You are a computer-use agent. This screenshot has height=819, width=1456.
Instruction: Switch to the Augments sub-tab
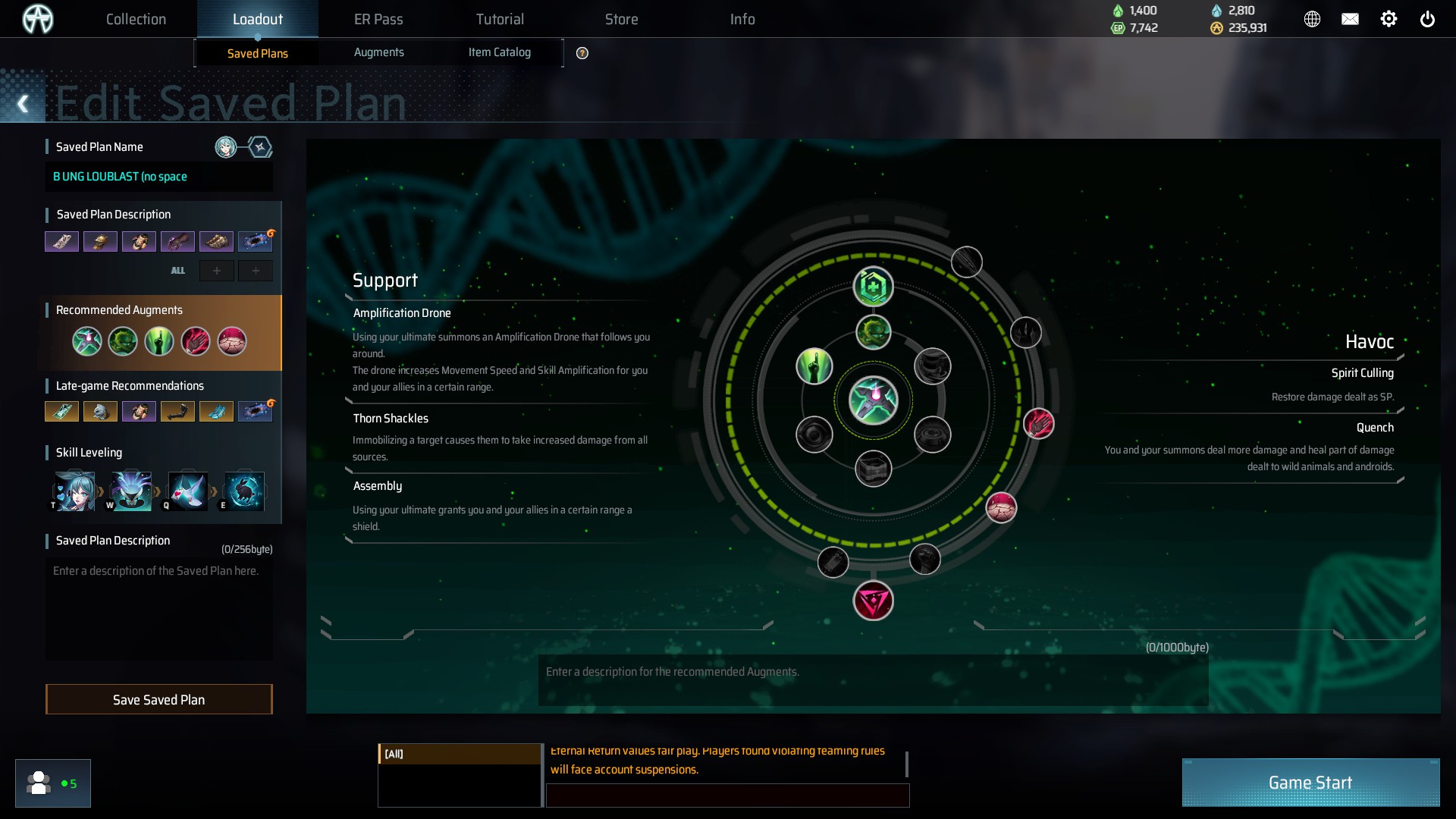(378, 52)
